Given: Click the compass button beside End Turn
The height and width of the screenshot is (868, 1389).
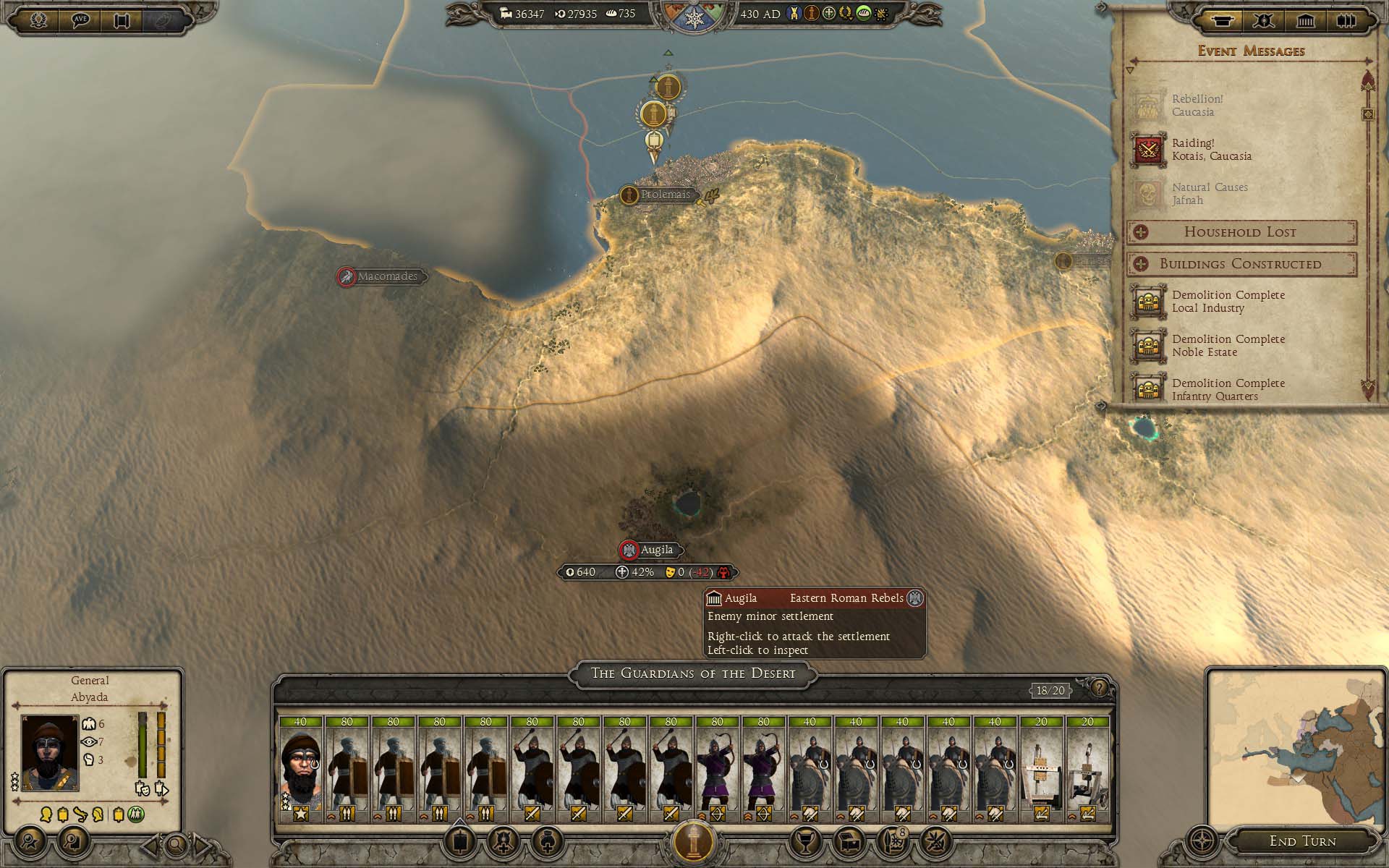Looking at the screenshot, I should (1202, 841).
